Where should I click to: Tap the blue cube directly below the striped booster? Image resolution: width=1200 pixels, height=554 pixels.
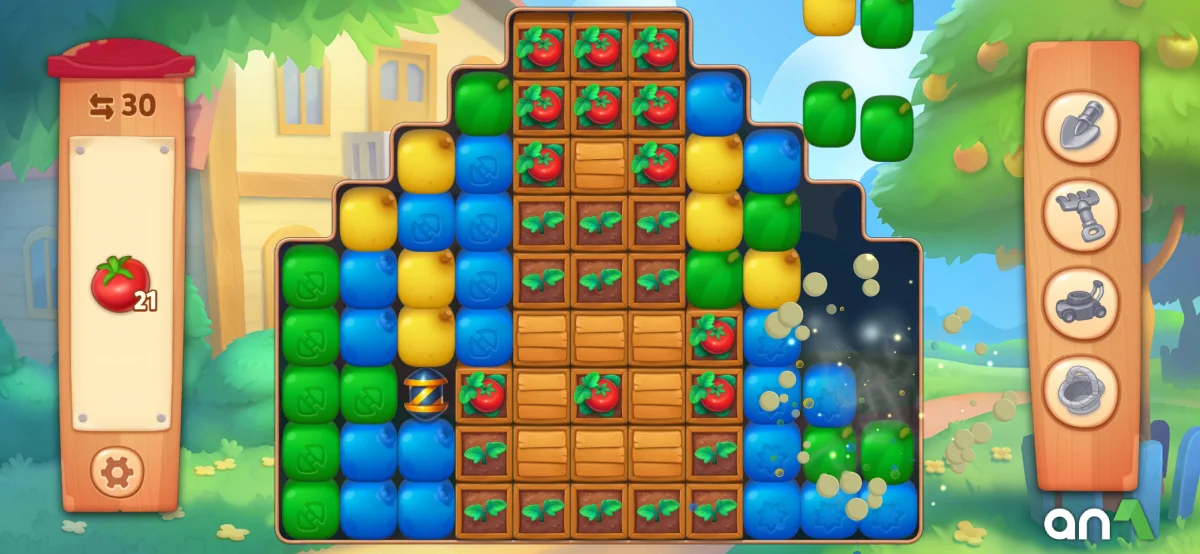[426, 451]
